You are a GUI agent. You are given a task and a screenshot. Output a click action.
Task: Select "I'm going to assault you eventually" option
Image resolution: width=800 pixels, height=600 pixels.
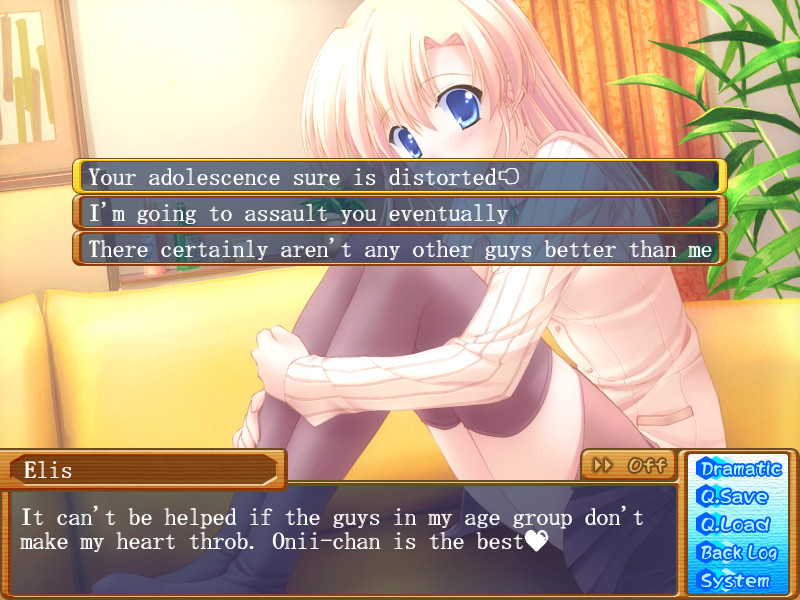[397, 213]
